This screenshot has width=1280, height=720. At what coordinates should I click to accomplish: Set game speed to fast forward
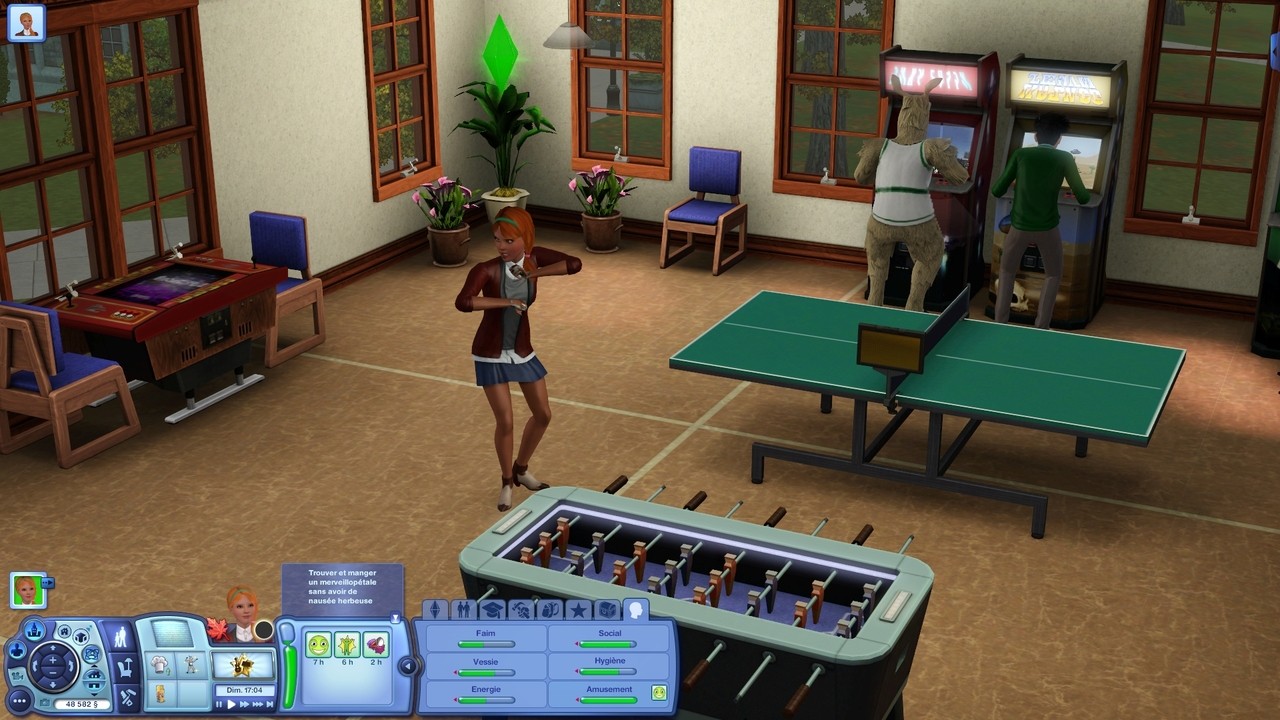[245, 704]
